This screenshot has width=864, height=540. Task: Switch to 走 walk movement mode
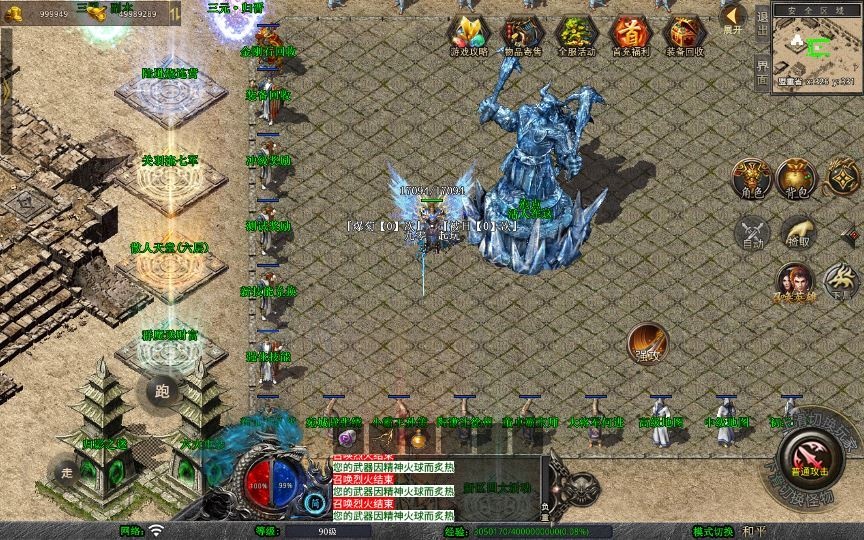coord(68,472)
